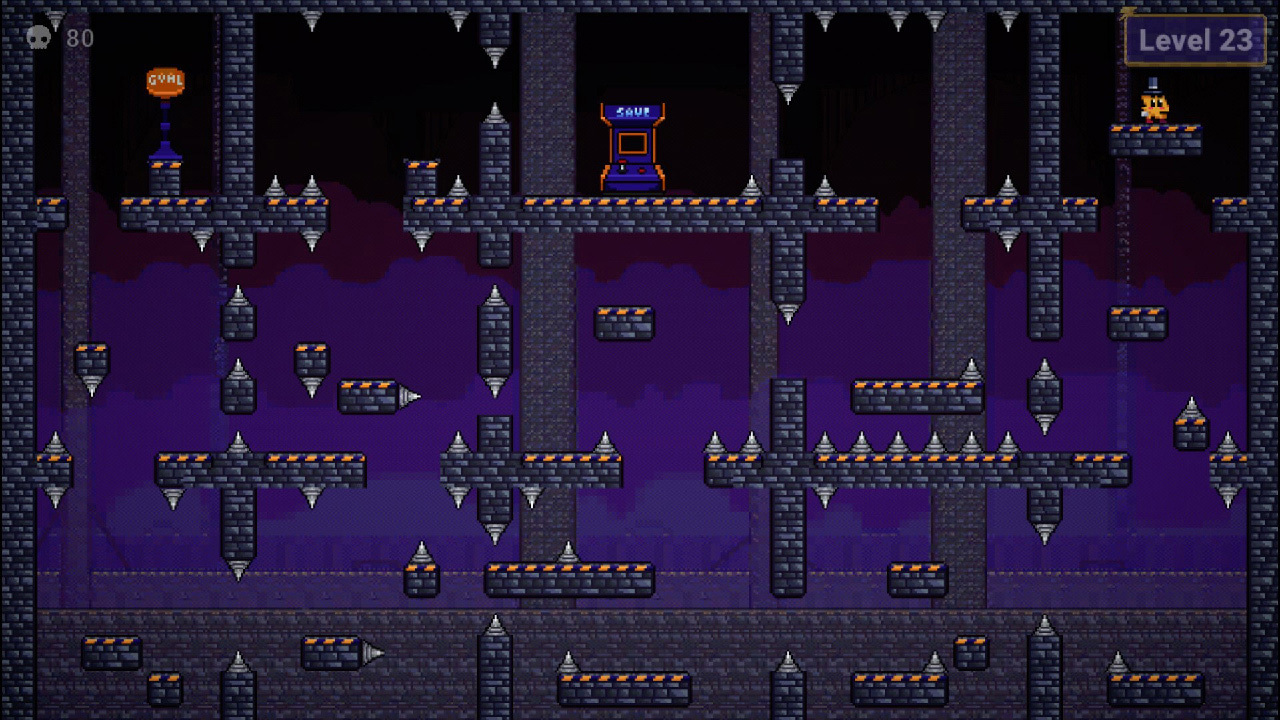The height and width of the screenshot is (720, 1280).
Task: Click the spike beside the SAVE machine
Action: pos(751,185)
